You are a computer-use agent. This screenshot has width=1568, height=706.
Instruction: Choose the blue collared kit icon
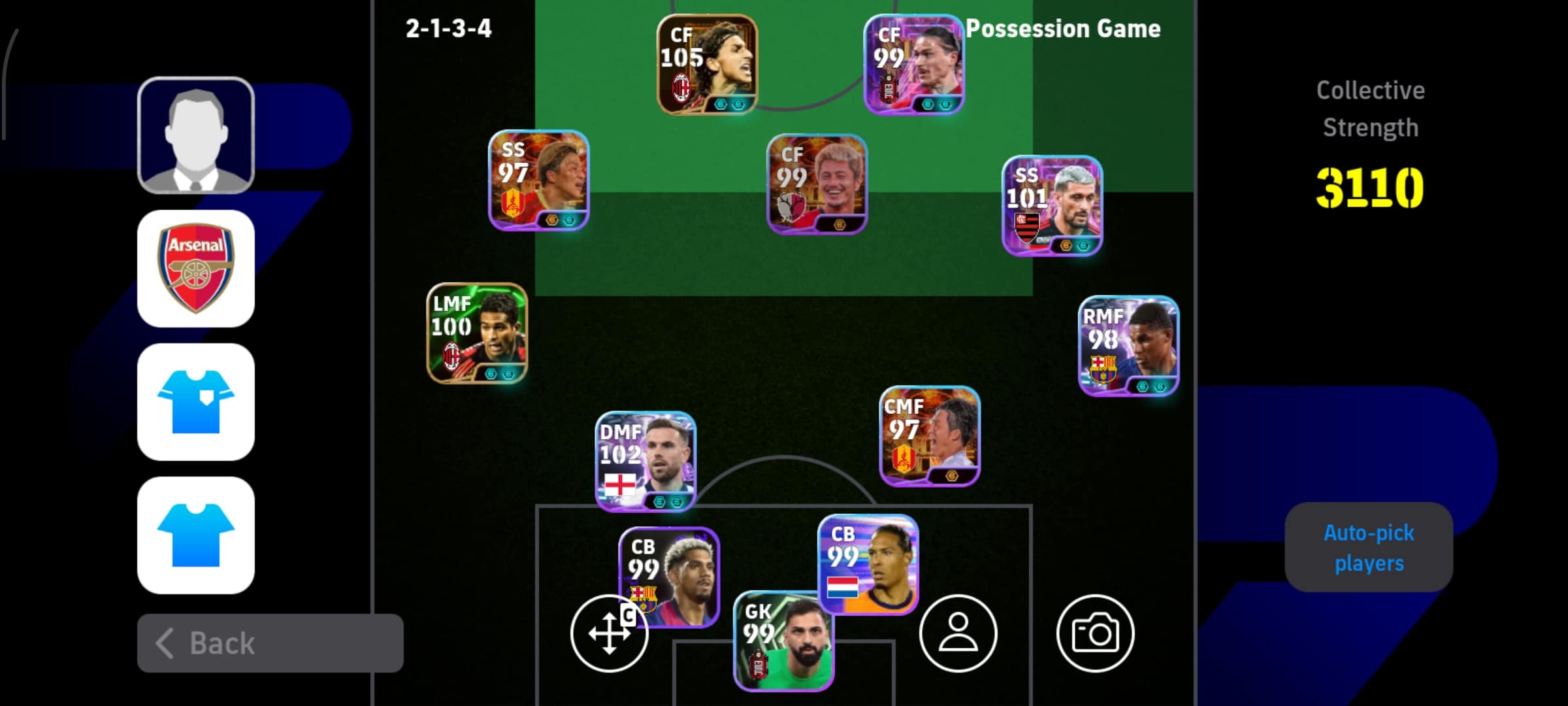pos(196,402)
